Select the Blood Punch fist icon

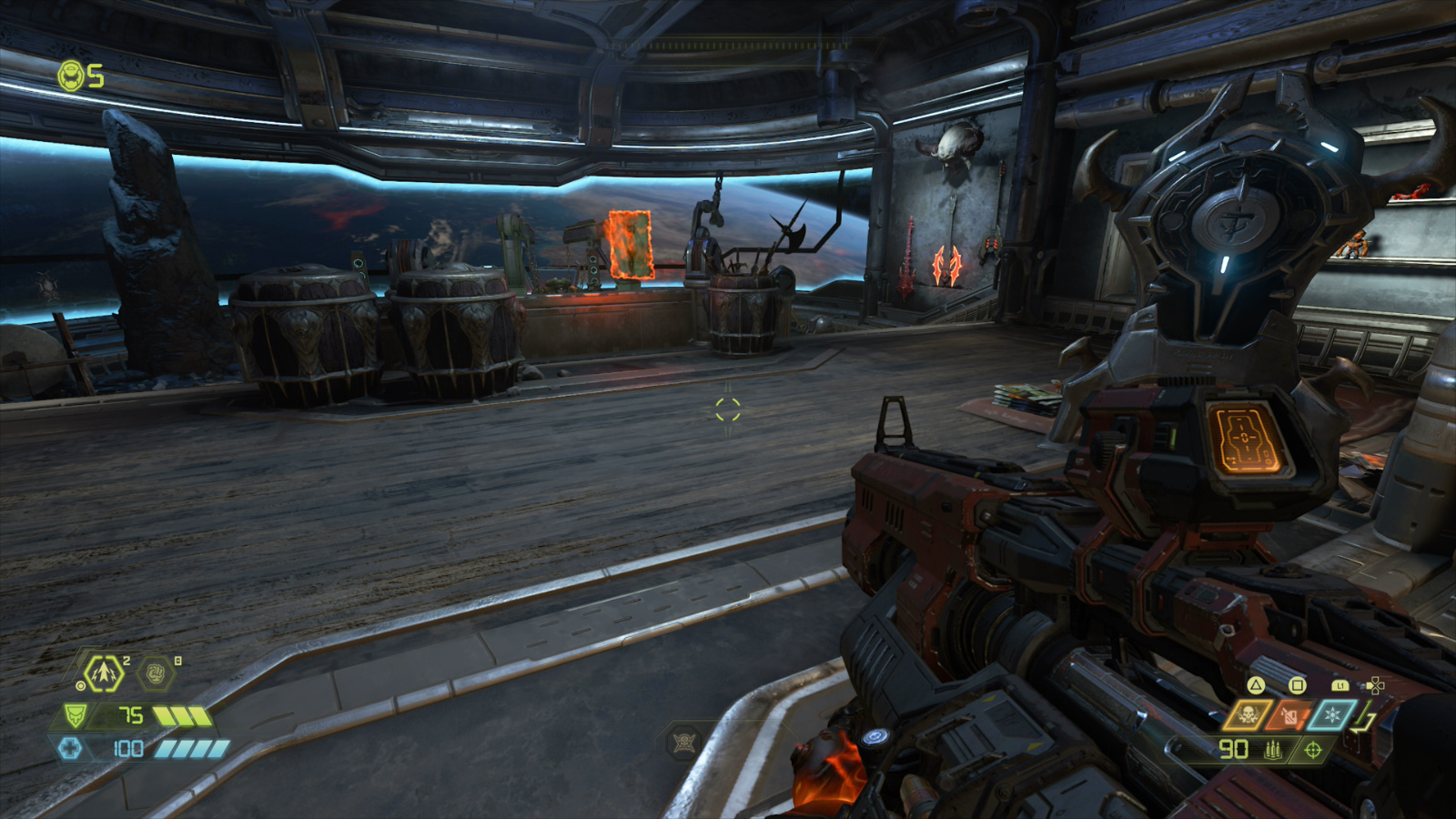tap(156, 672)
